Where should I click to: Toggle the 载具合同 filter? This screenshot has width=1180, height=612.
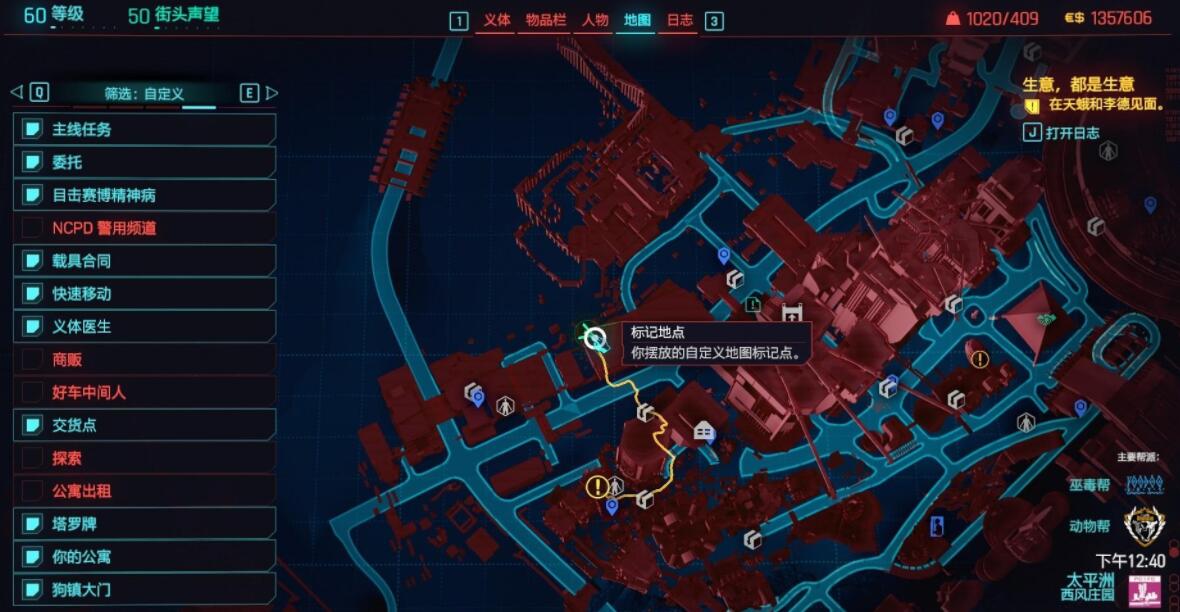tap(145, 261)
